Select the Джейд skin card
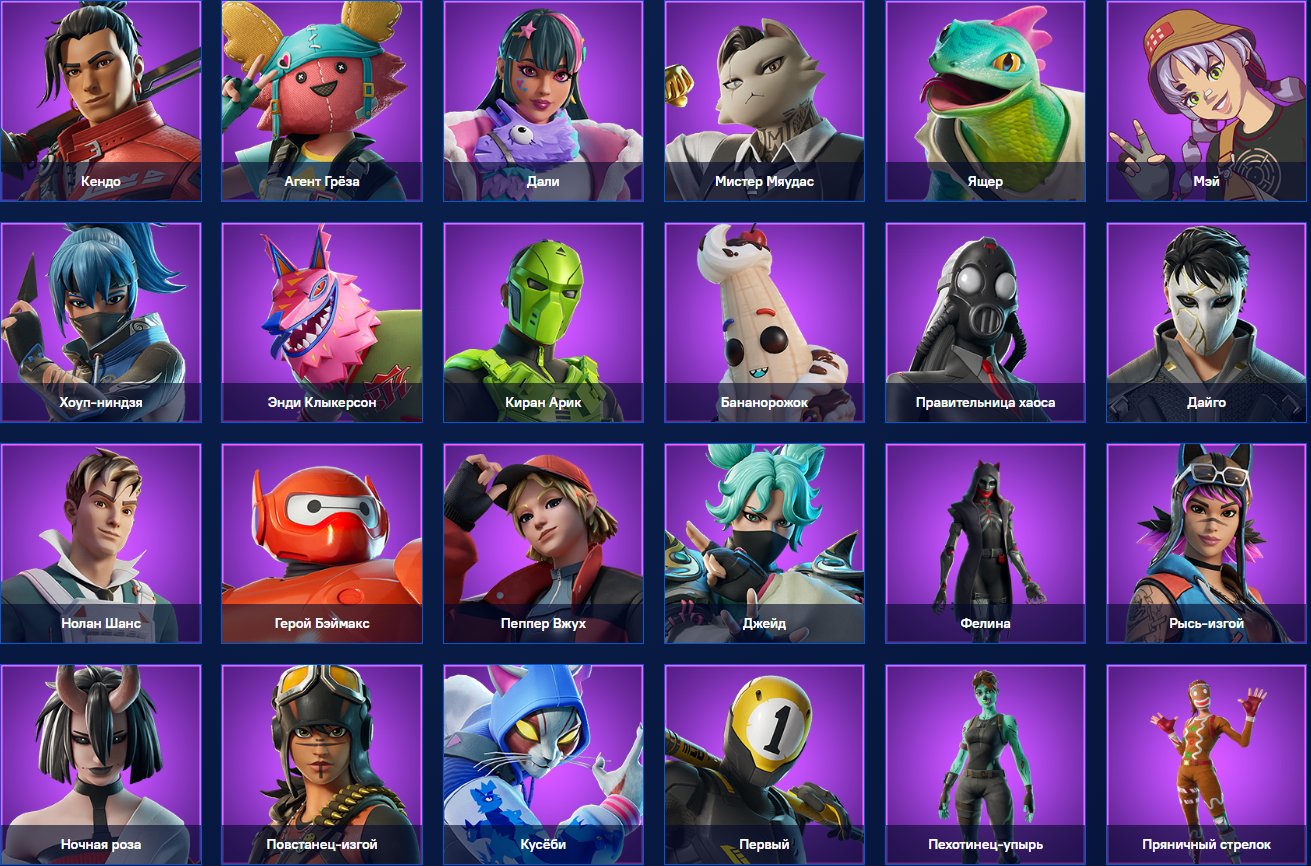 tap(763, 543)
